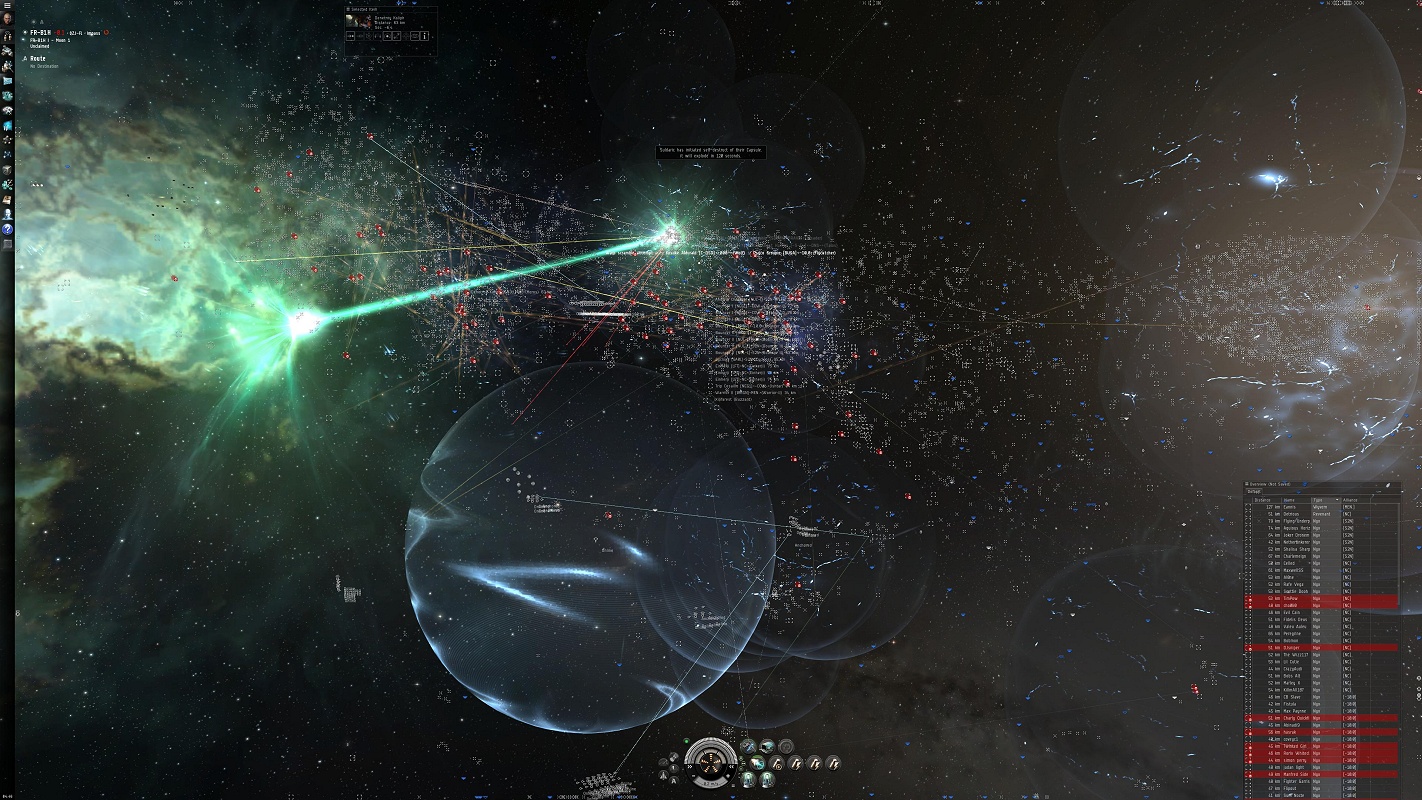Open the FR-B1H system name link
The height and width of the screenshot is (800, 1422).
40,33
